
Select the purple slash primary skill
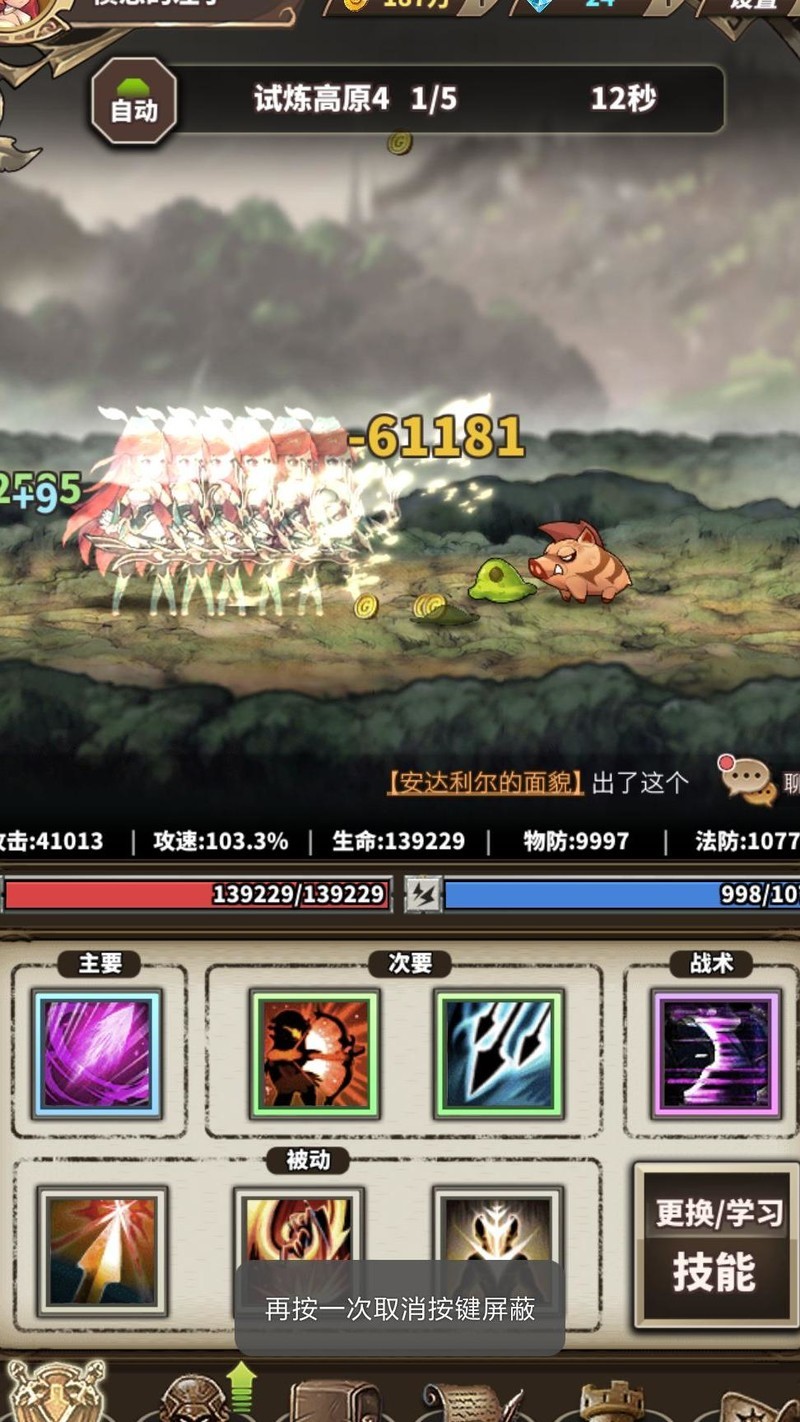[97, 1053]
